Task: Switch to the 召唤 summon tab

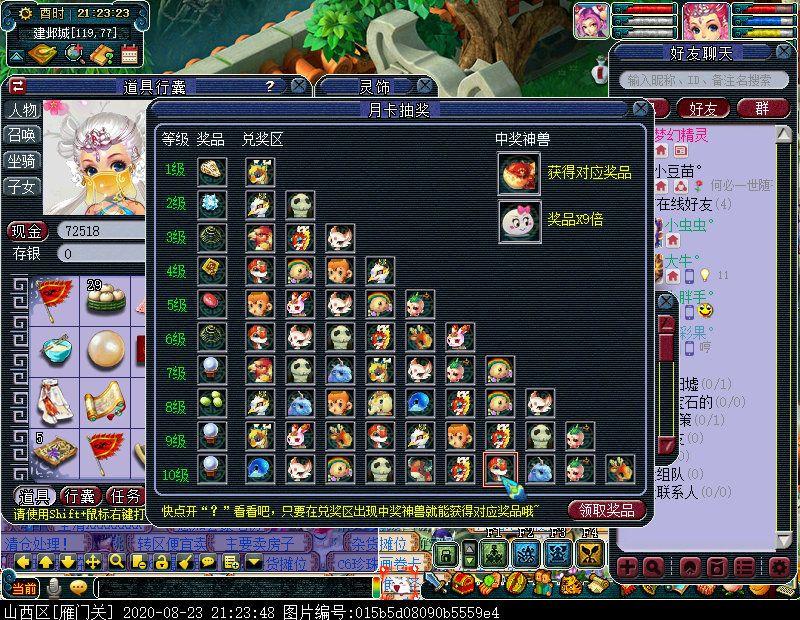Action: click(x=22, y=135)
